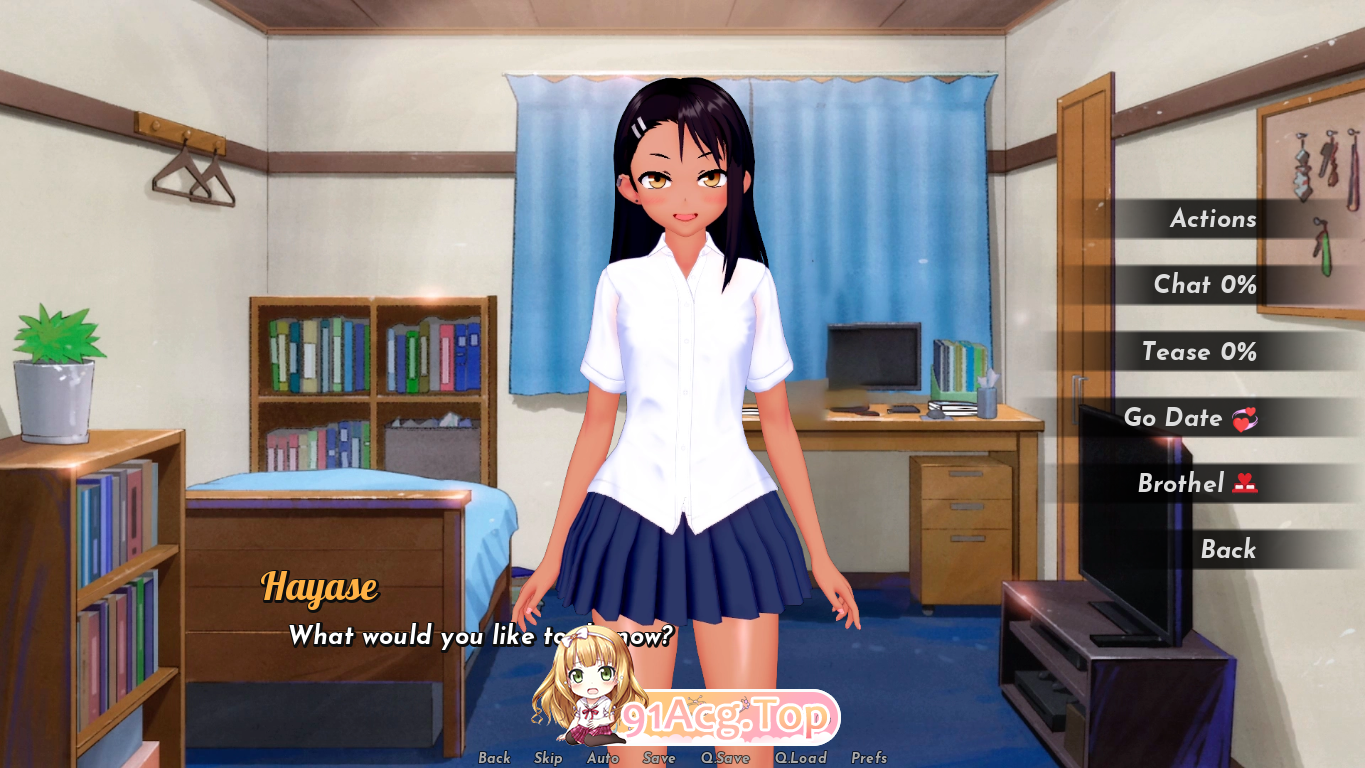Toggle Auto-advance text mode

602,758
